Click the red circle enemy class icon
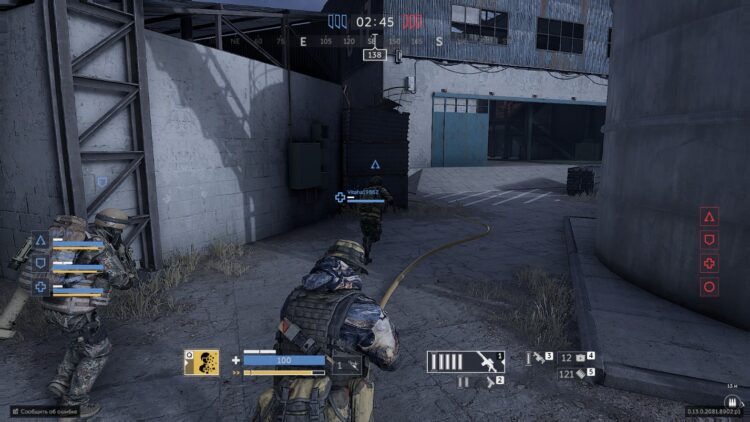Viewport: 750px width, 422px height. (709, 288)
